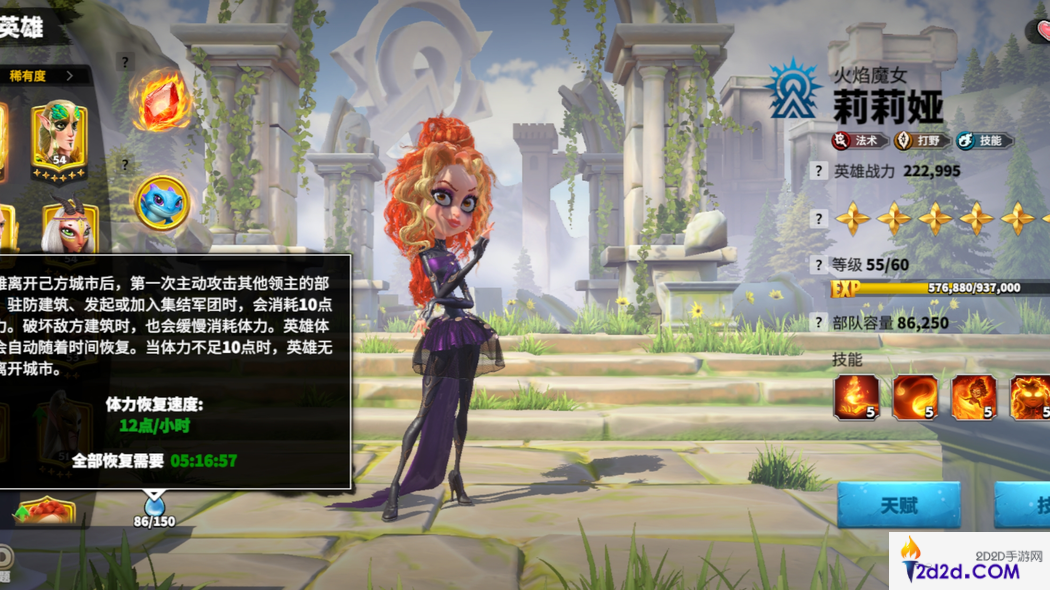Click the blue stamina droplet icon
Screen dimensions: 1050x590
(154, 502)
